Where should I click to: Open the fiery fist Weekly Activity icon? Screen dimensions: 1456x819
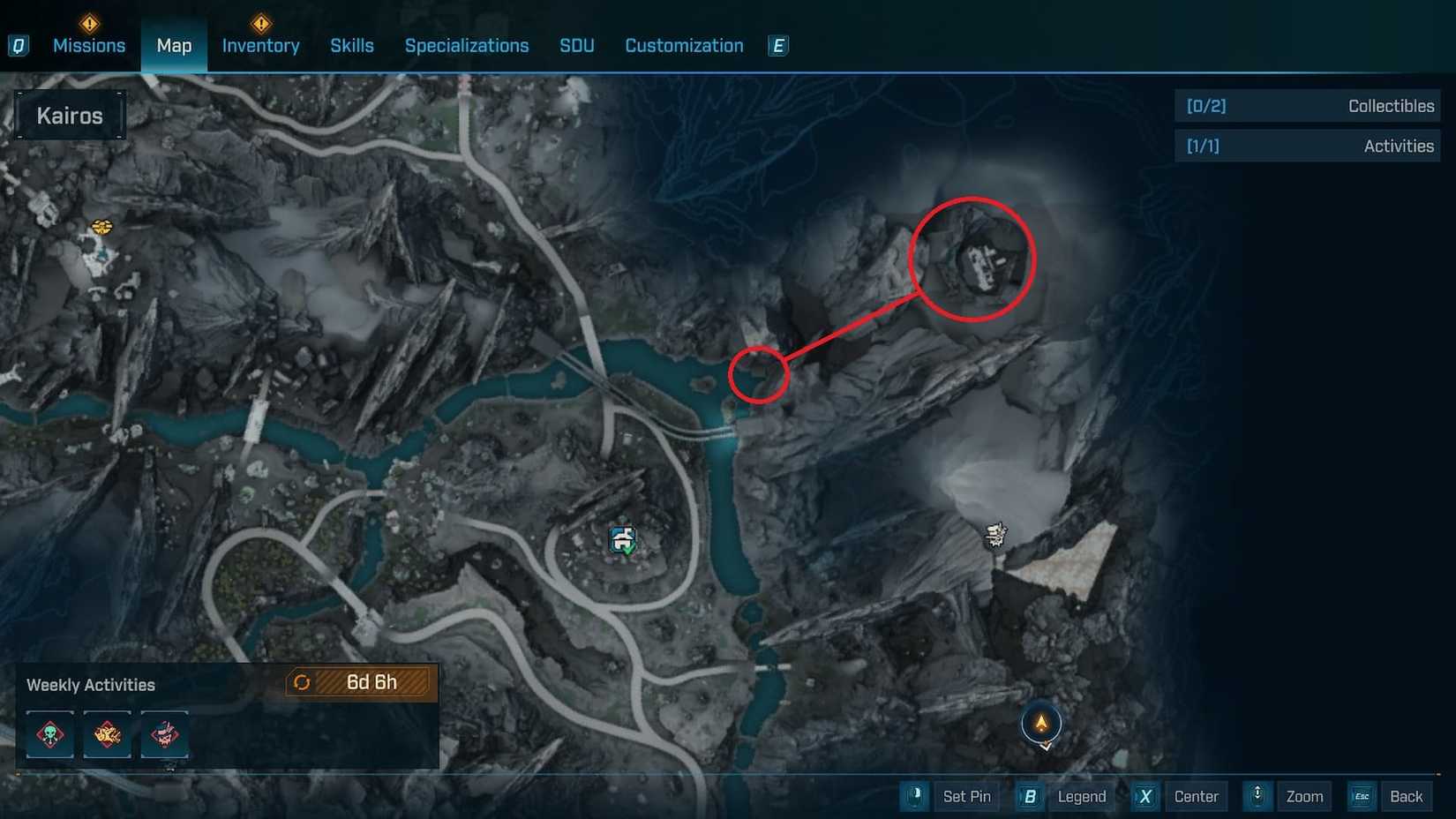click(x=107, y=735)
